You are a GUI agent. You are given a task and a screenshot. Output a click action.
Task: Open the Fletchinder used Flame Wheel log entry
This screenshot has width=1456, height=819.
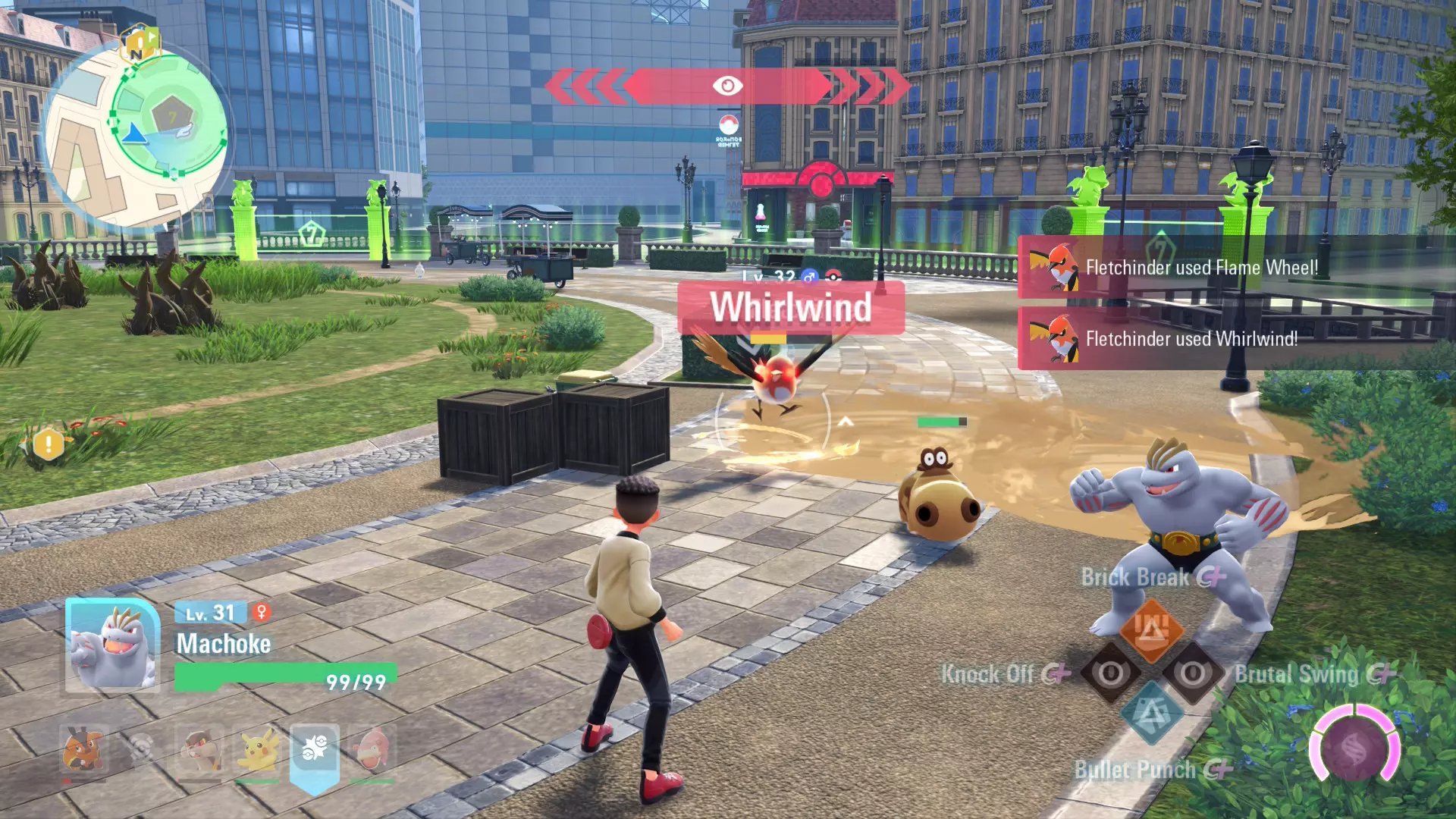tap(1201, 268)
